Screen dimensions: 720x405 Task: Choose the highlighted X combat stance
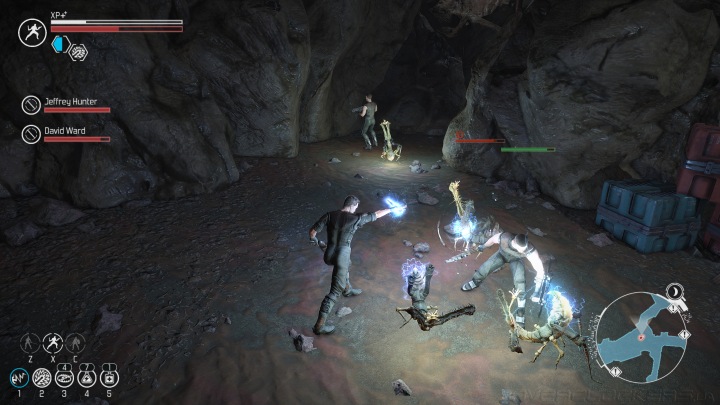click(52, 342)
